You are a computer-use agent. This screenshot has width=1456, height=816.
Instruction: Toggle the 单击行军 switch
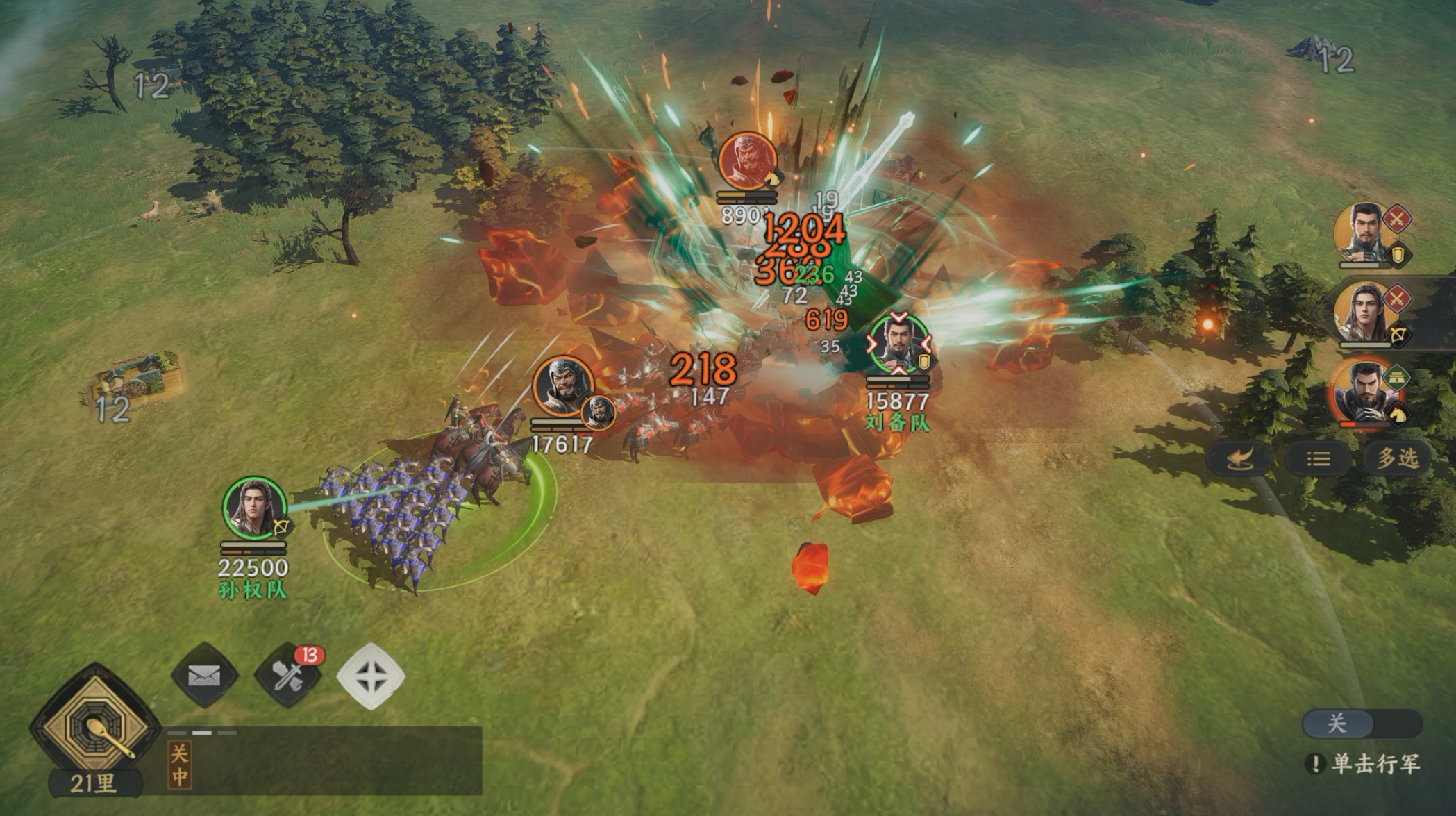pos(1362,724)
